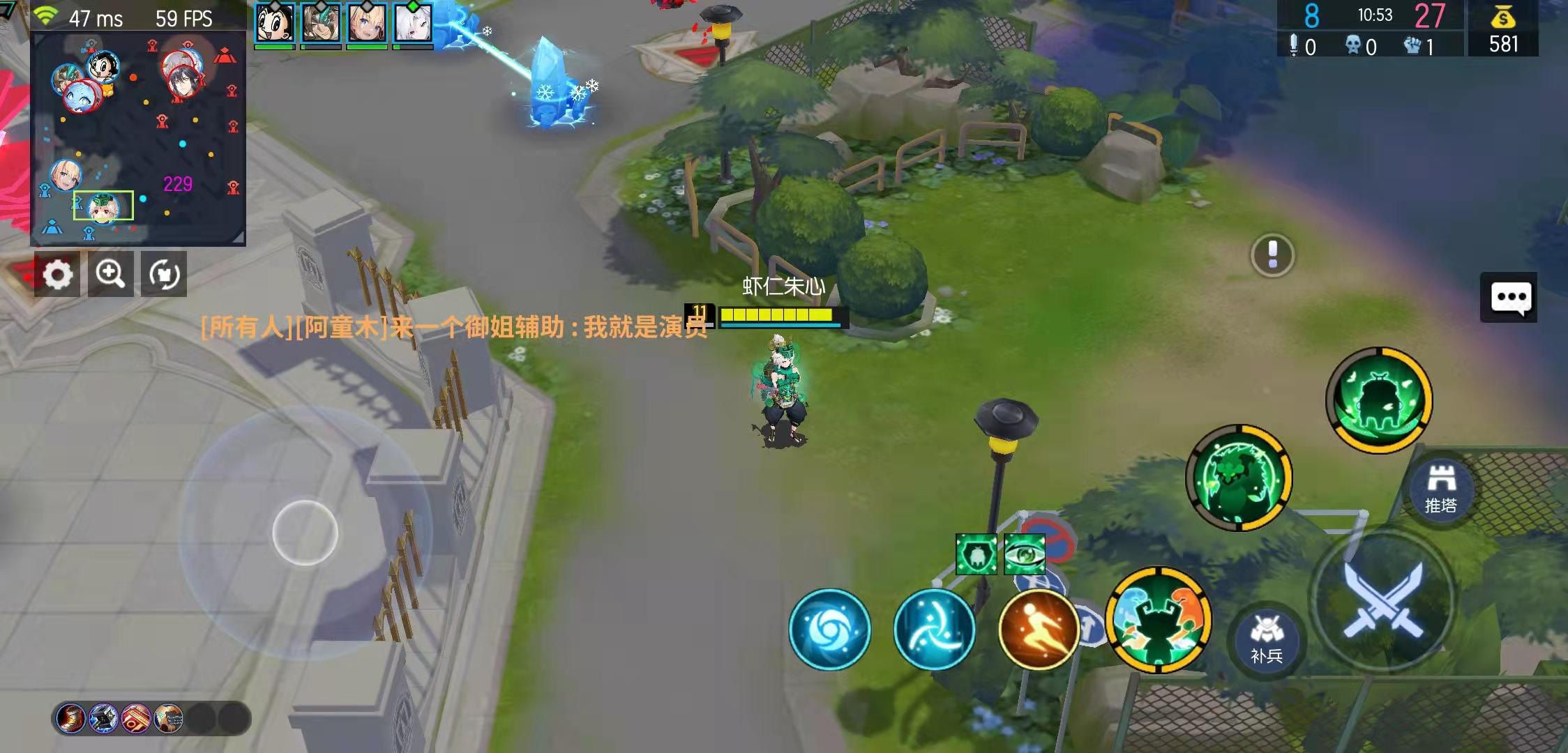Image resolution: width=1568 pixels, height=753 pixels.
Task: Tap the 虾仁朱心 player nameplate
Action: (783, 284)
